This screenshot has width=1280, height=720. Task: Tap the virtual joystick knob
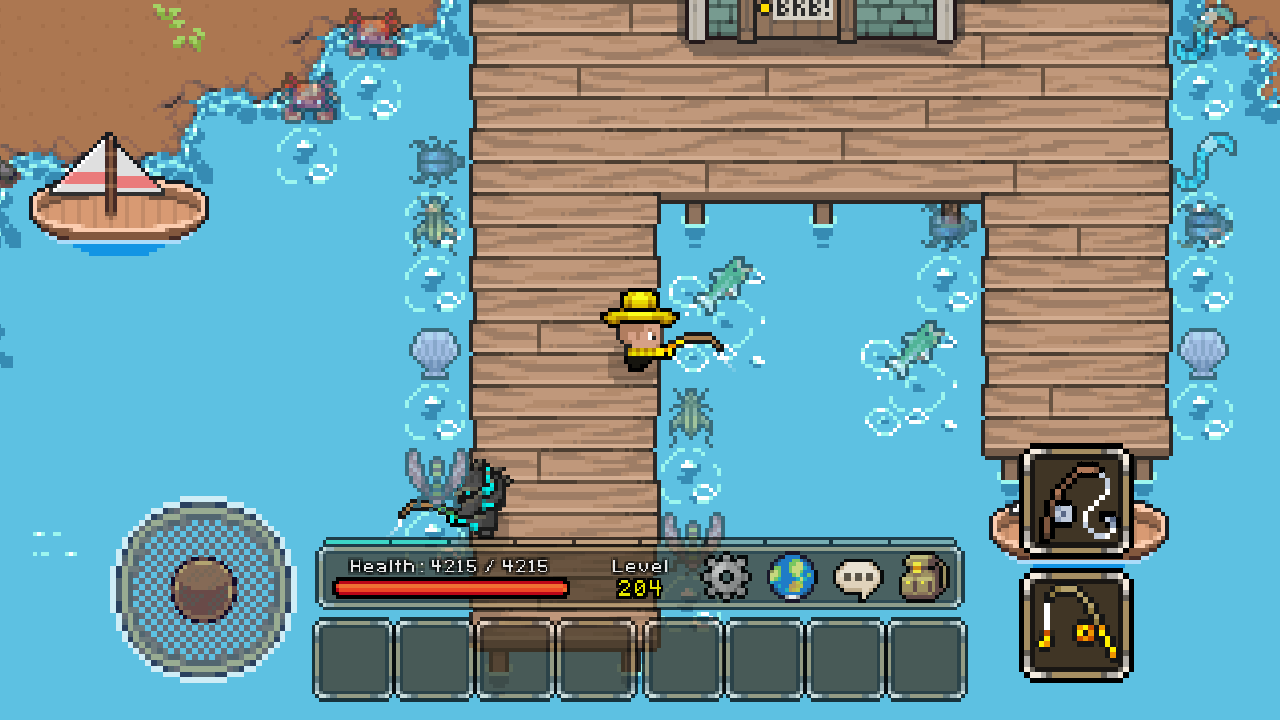pos(204,589)
